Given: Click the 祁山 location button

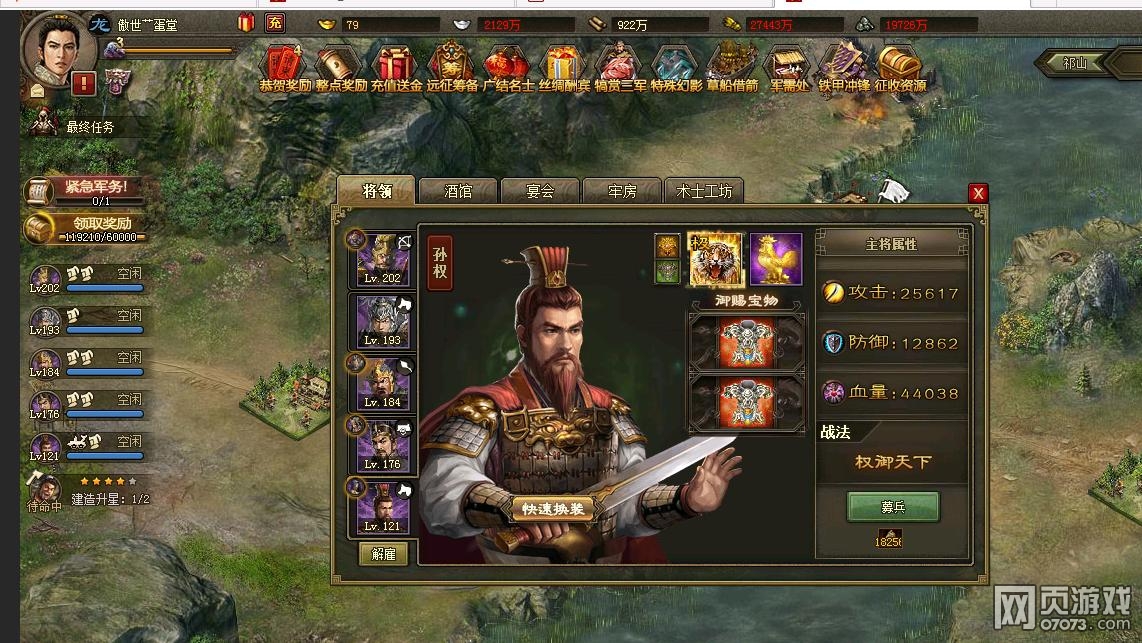Looking at the screenshot, I should [1076, 62].
